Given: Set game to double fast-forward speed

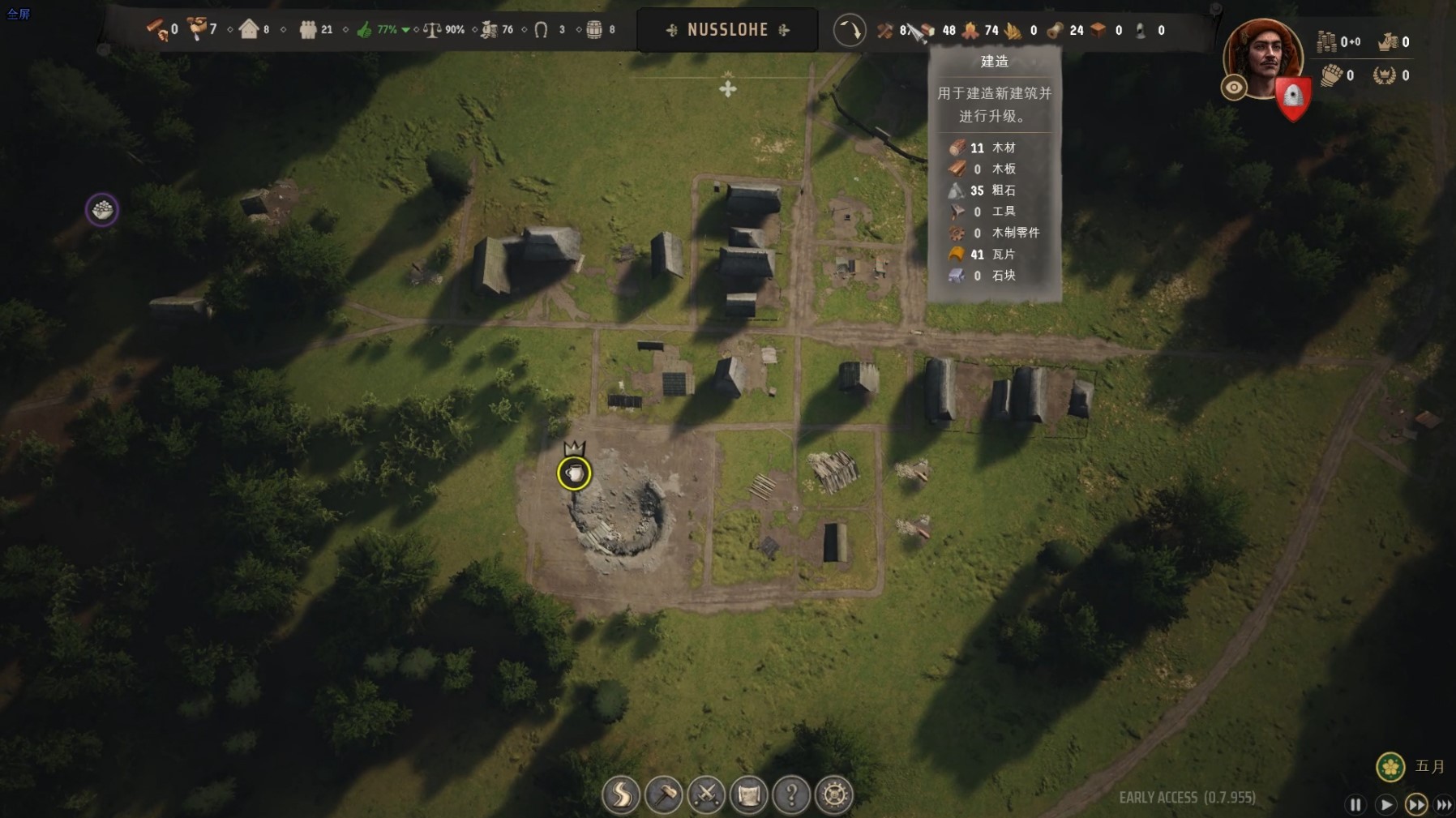Looking at the screenshot, I should (1415, 804).
